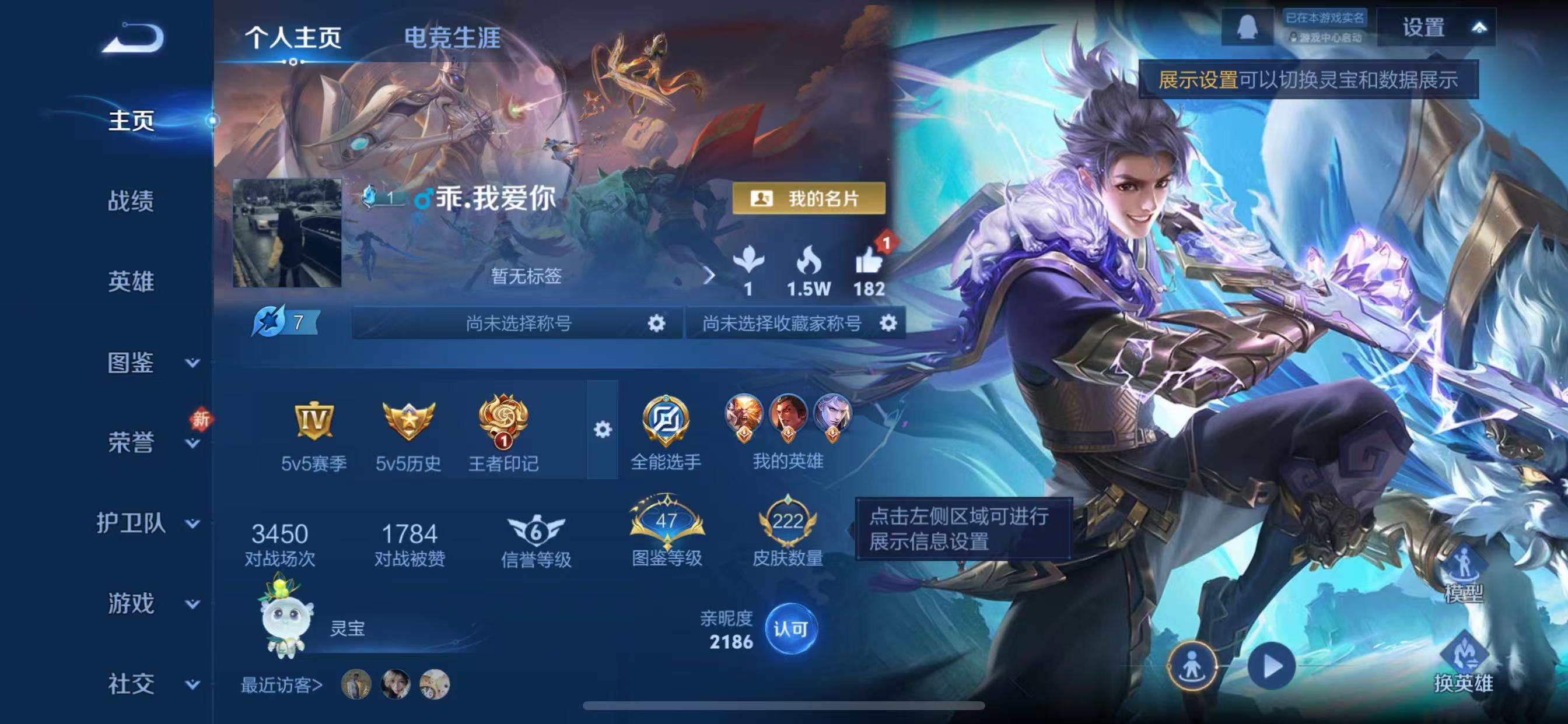Open a recent visitor avatar thumbnail
Screen dimensions: 1568x724
[355, 682]
